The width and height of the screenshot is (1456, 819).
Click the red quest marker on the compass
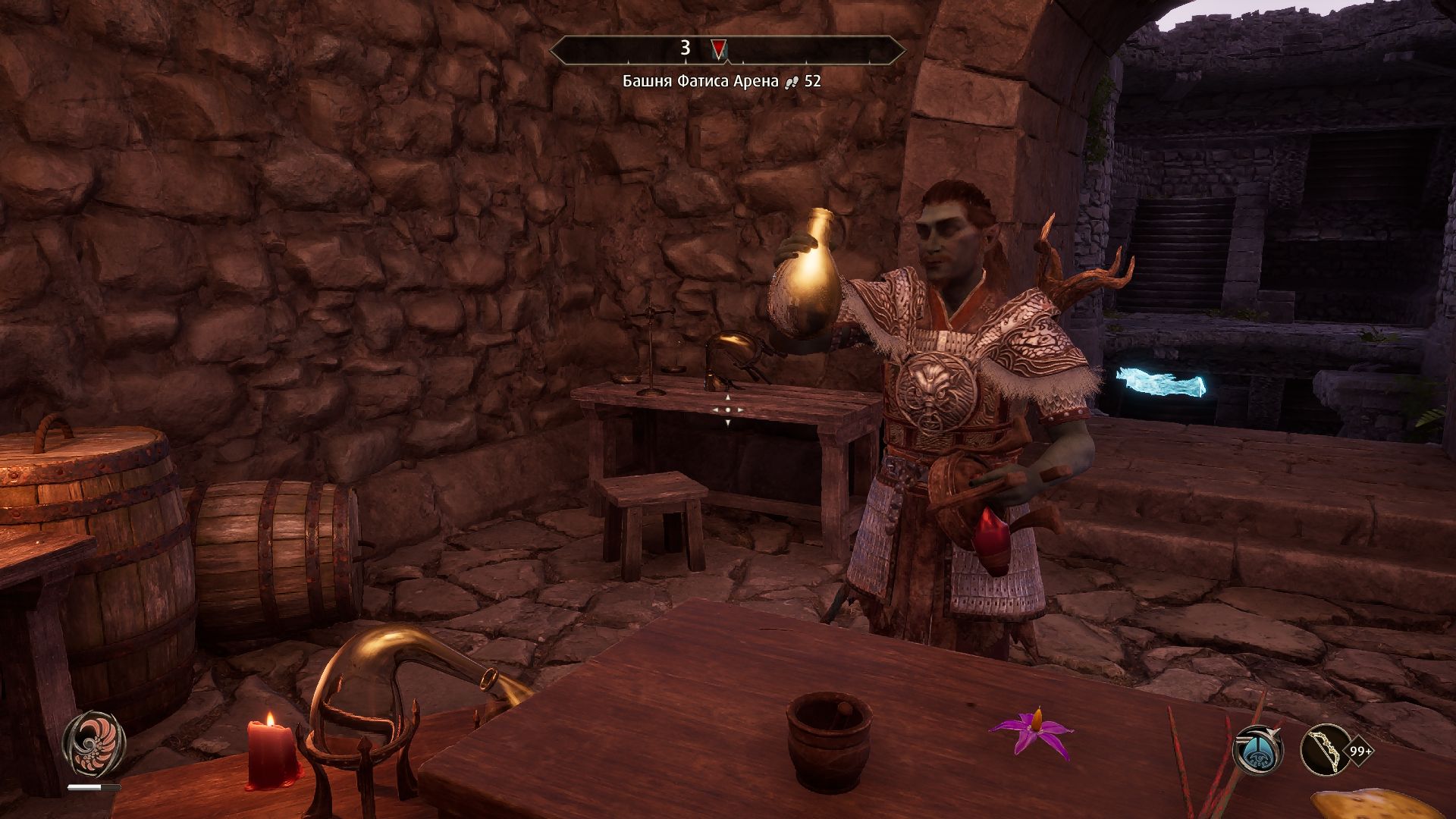pos(718,49)
